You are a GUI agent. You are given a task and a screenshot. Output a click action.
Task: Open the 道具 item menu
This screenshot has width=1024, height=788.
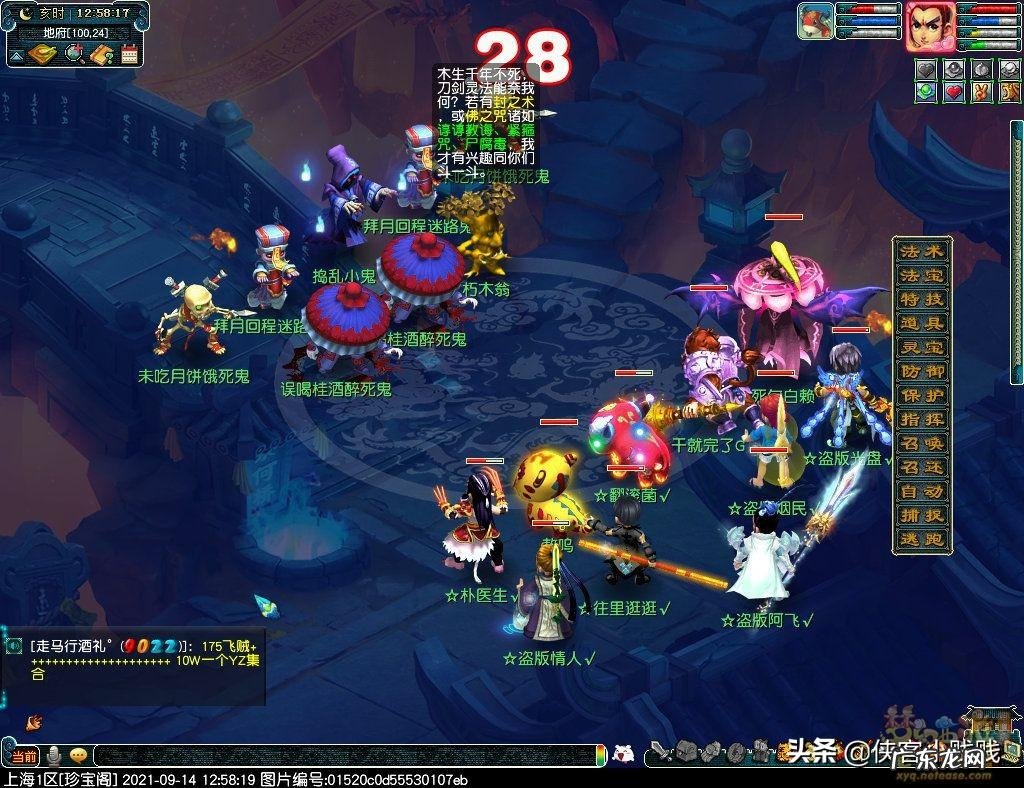pos(921,324)
